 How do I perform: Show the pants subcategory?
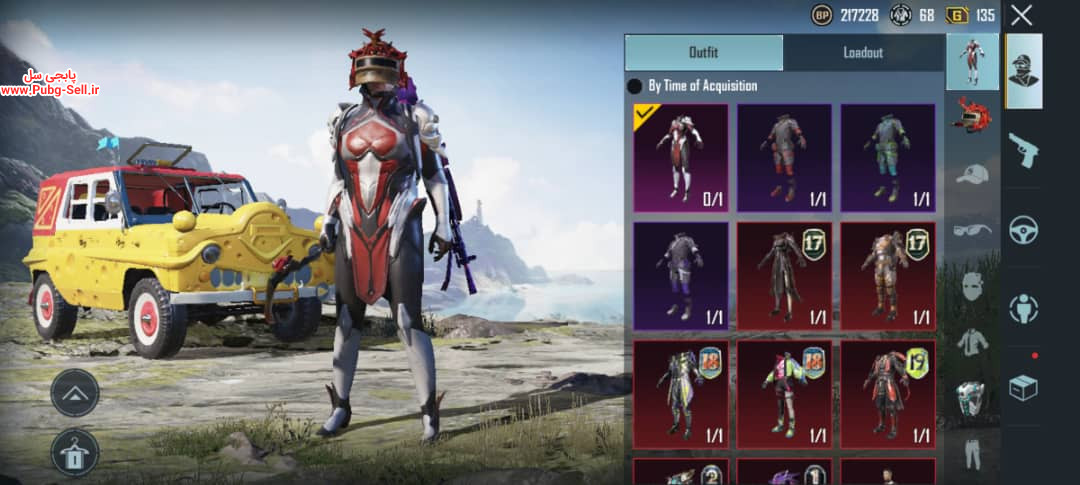click(x=972, y=453)
